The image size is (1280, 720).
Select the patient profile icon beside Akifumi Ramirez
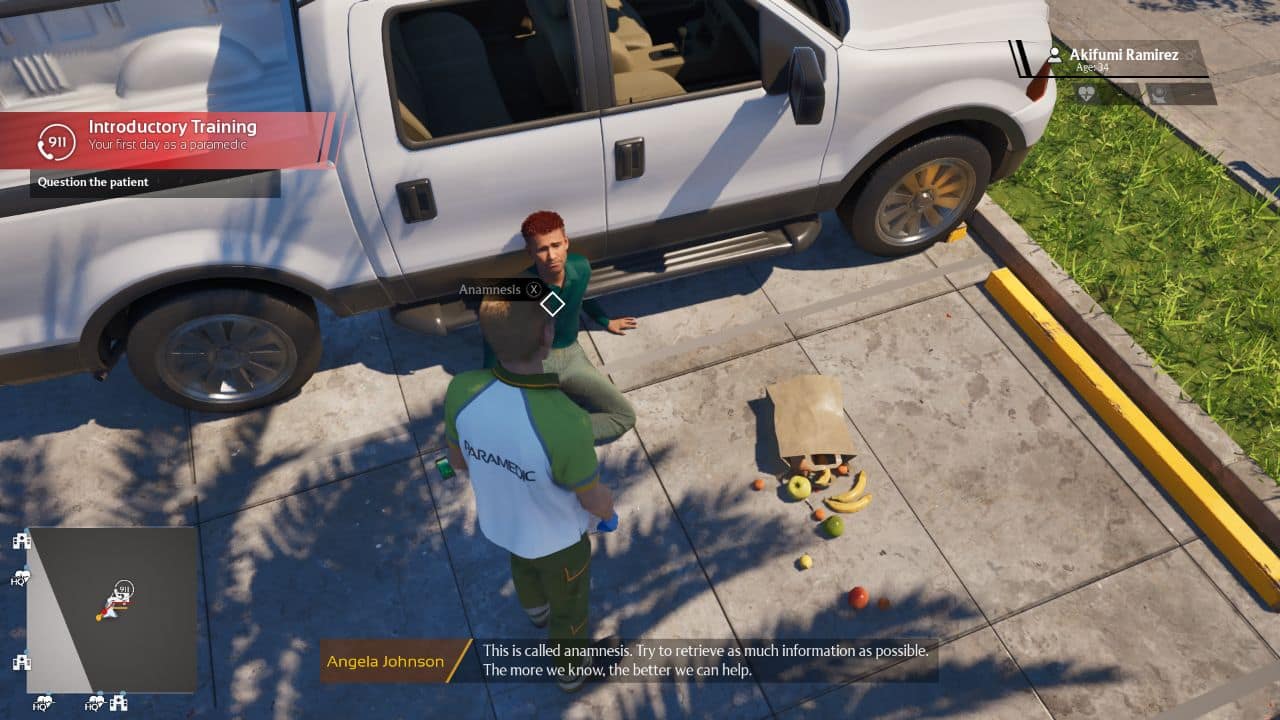(1055, 56)
